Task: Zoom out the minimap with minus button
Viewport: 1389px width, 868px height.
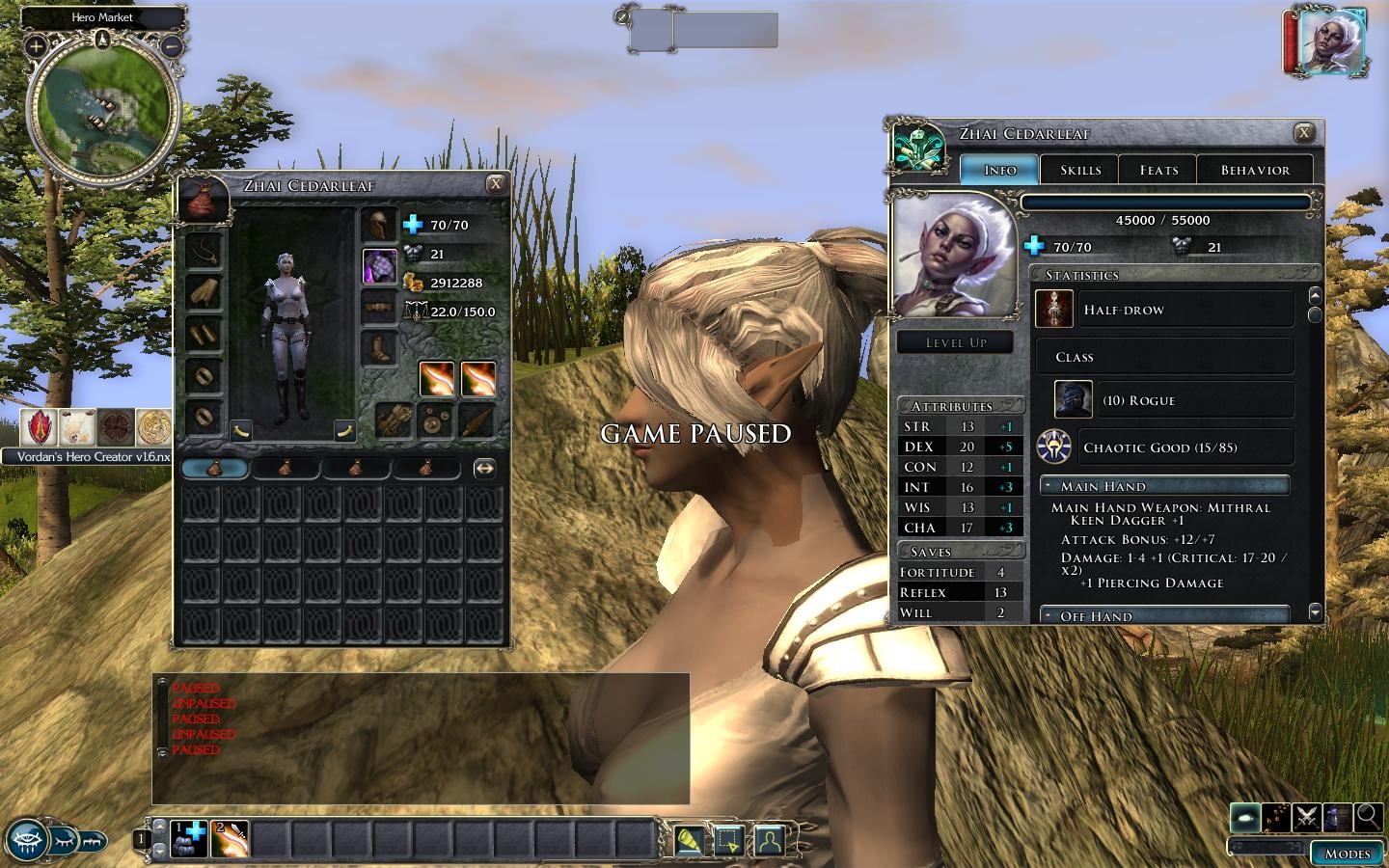Action: 172,45
